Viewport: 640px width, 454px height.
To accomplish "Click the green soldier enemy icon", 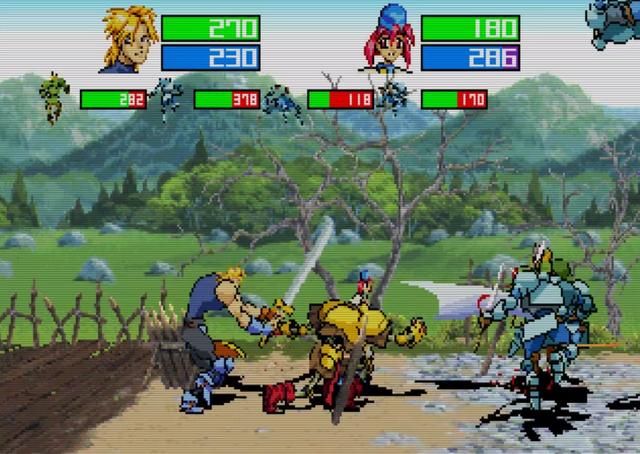I will (x=53, y=99).
